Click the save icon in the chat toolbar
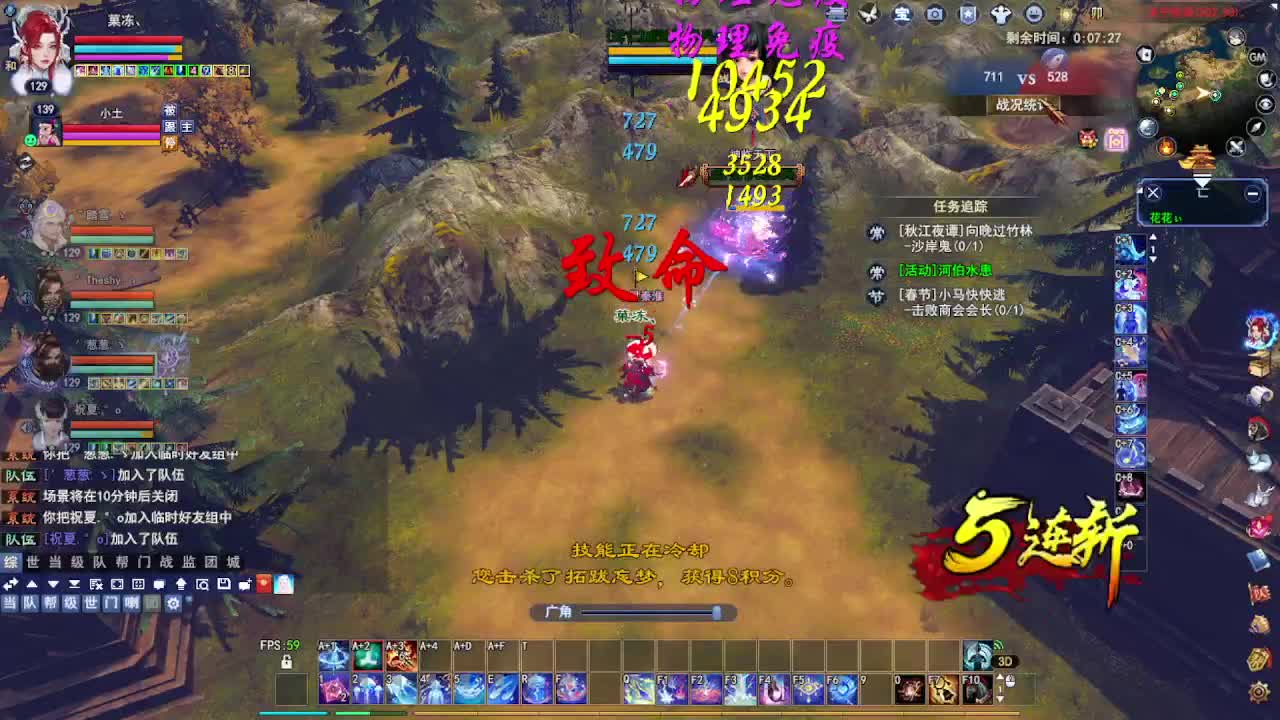Screen dimensions: 1280x720 (224, 585)
